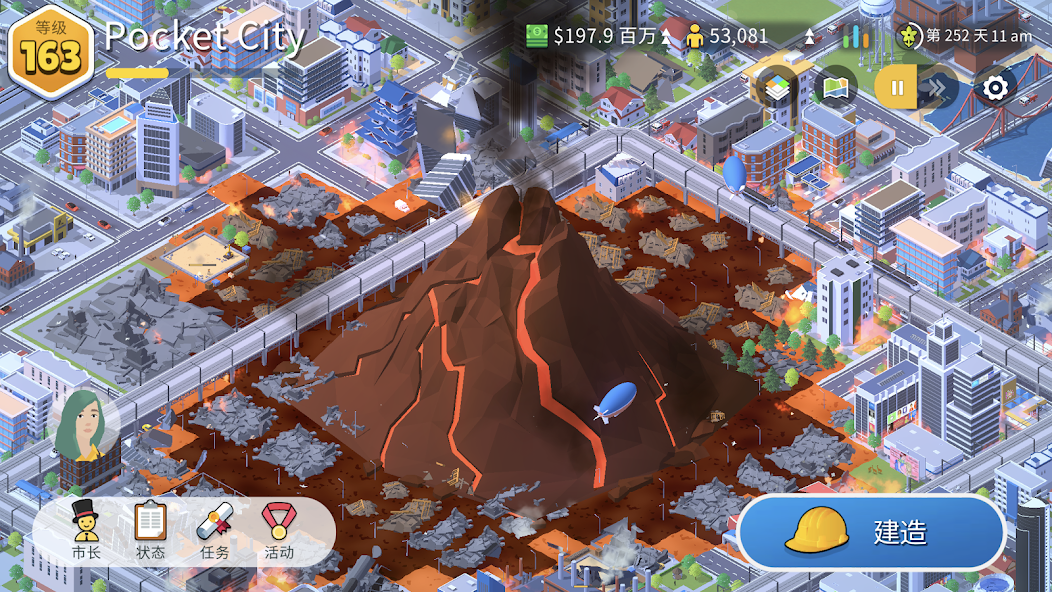Pause the game with the yellow button
Screen dimensions: 1052x592
[896, 88]
